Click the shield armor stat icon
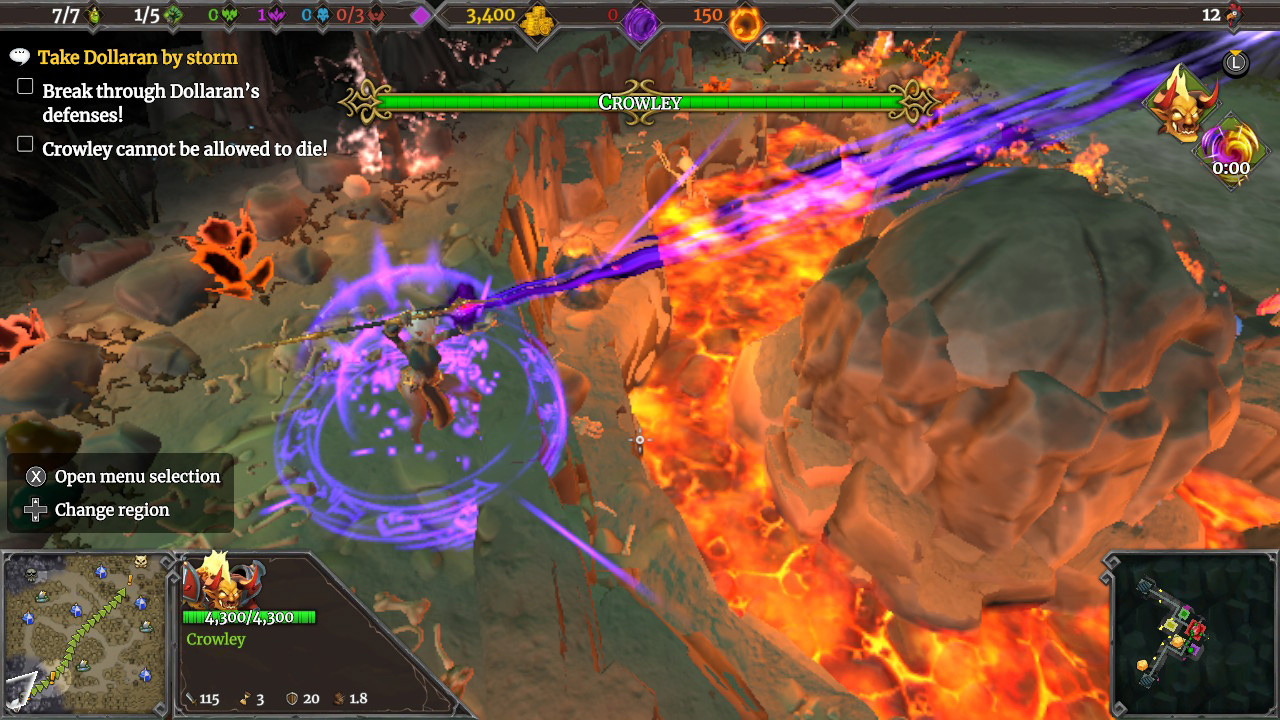This screenshot has height=720, width=1280. coord(291,699)
